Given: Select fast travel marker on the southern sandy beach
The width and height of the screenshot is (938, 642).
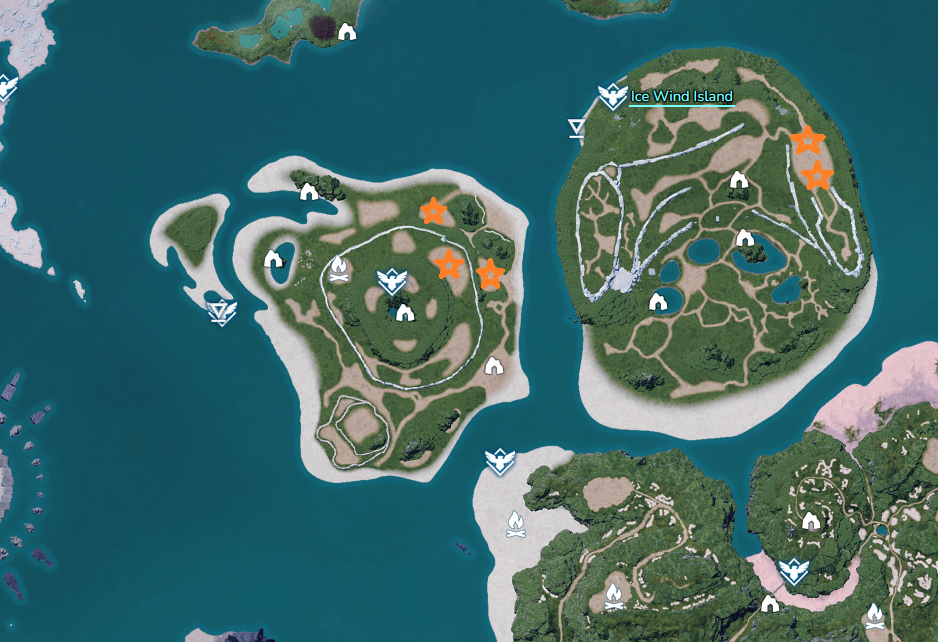Looking at the screenshot, I should (x=499, y=462).
